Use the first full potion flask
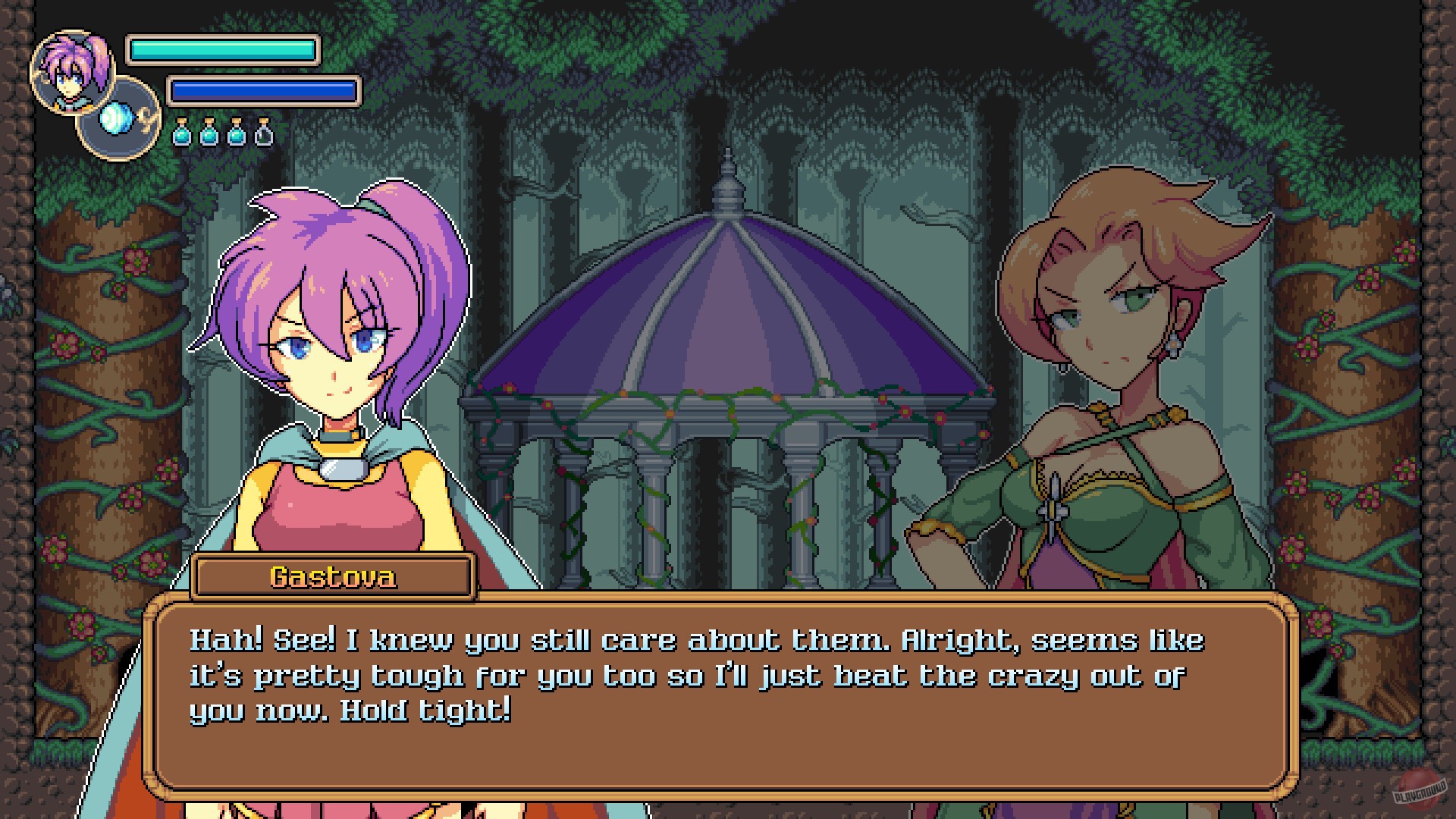1456x819 pixels. [182, 134]
